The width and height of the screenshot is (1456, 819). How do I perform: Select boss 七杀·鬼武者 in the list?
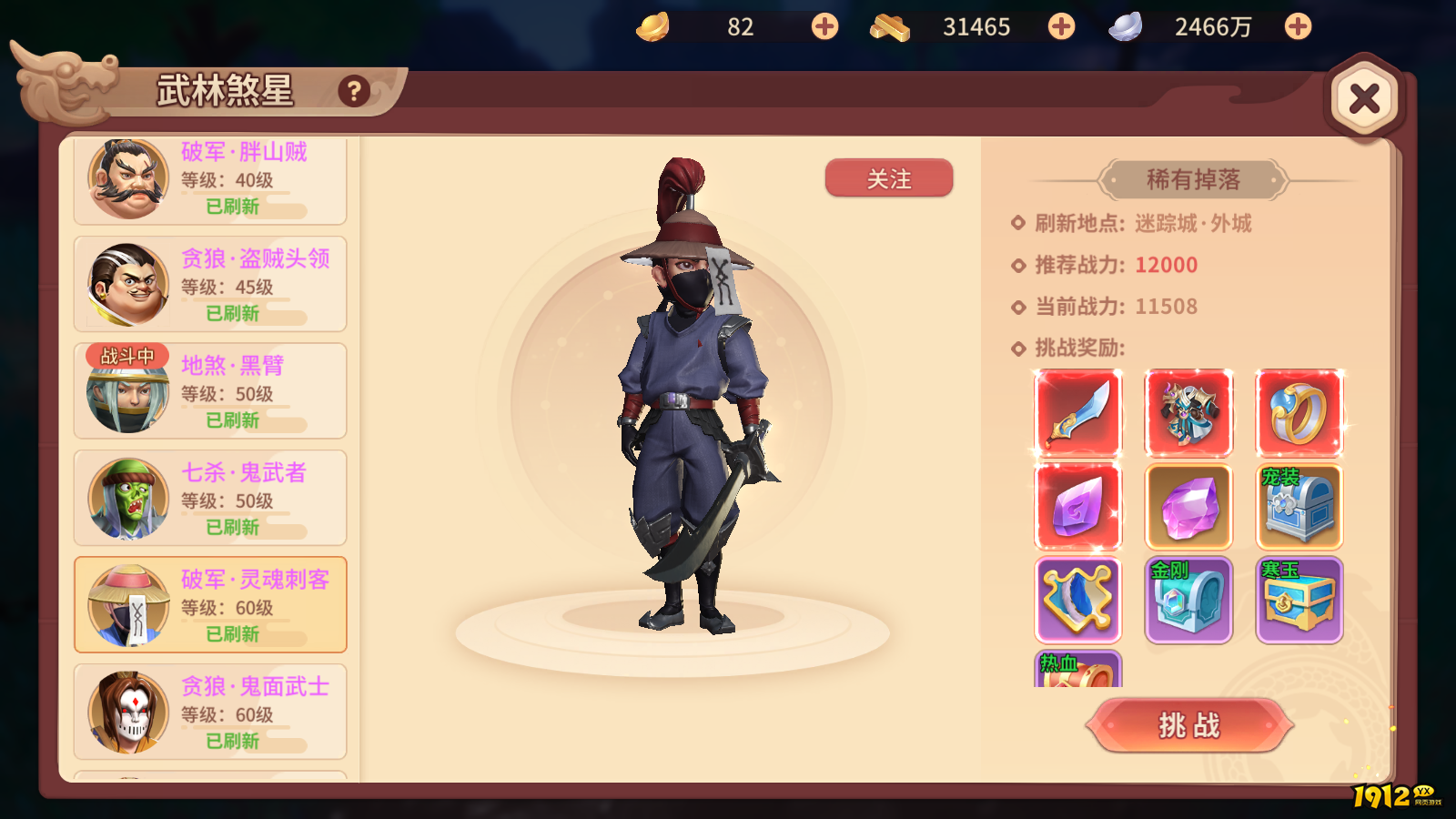209,497
